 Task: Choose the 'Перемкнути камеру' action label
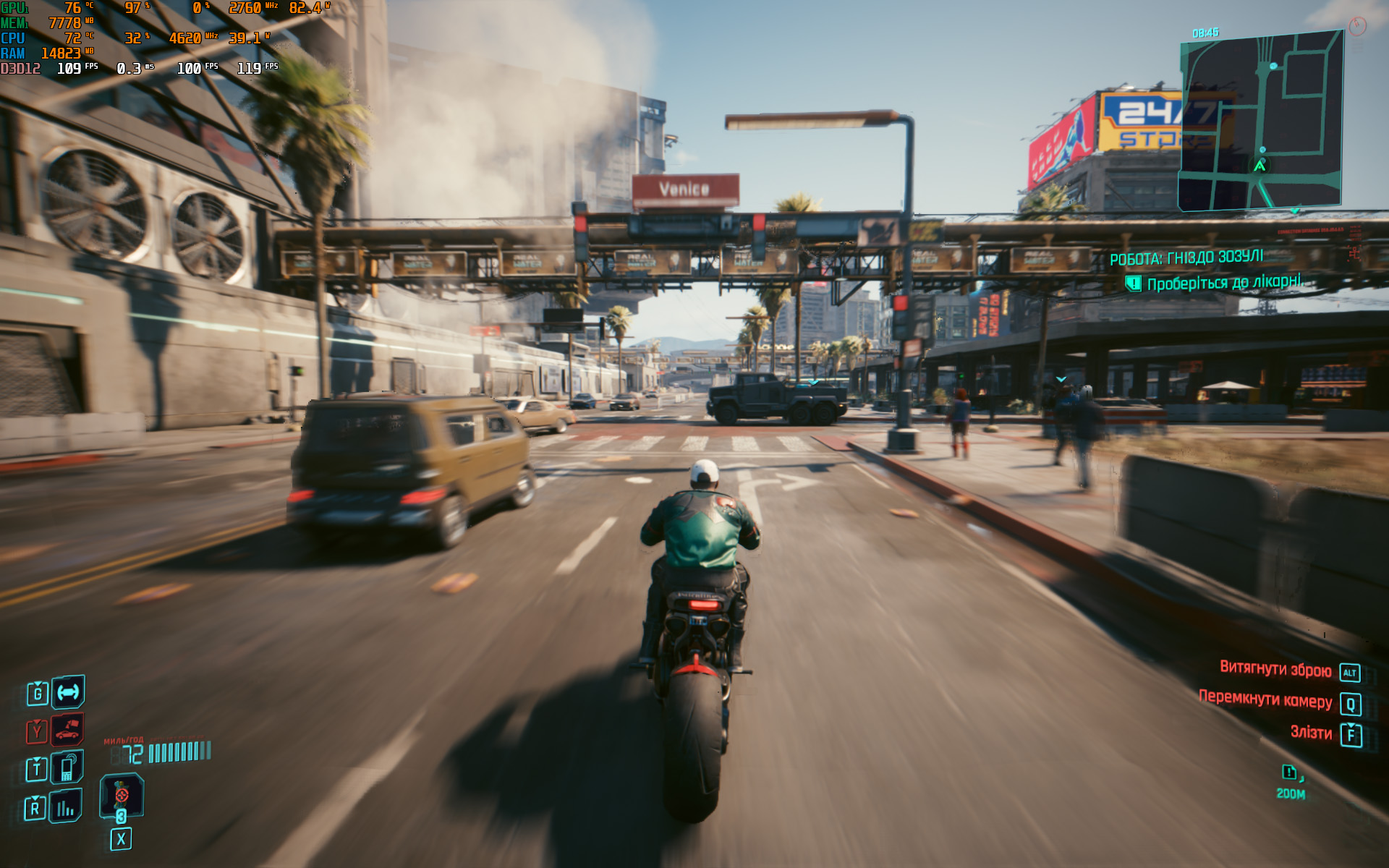pyautogui.click(x=1265, y=699)
